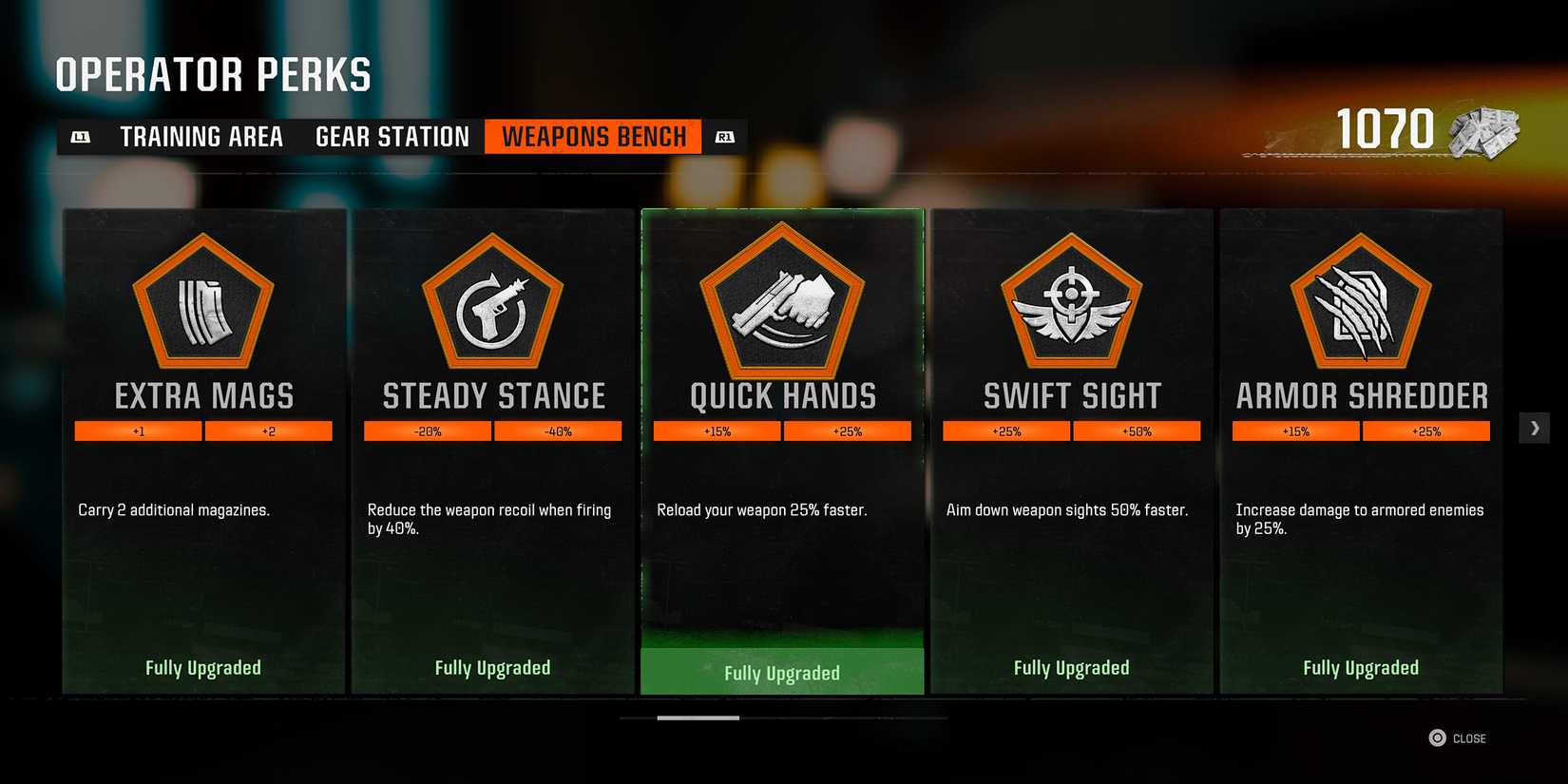Select the +15% tier on Armor Shredder

coord(1295,430)
